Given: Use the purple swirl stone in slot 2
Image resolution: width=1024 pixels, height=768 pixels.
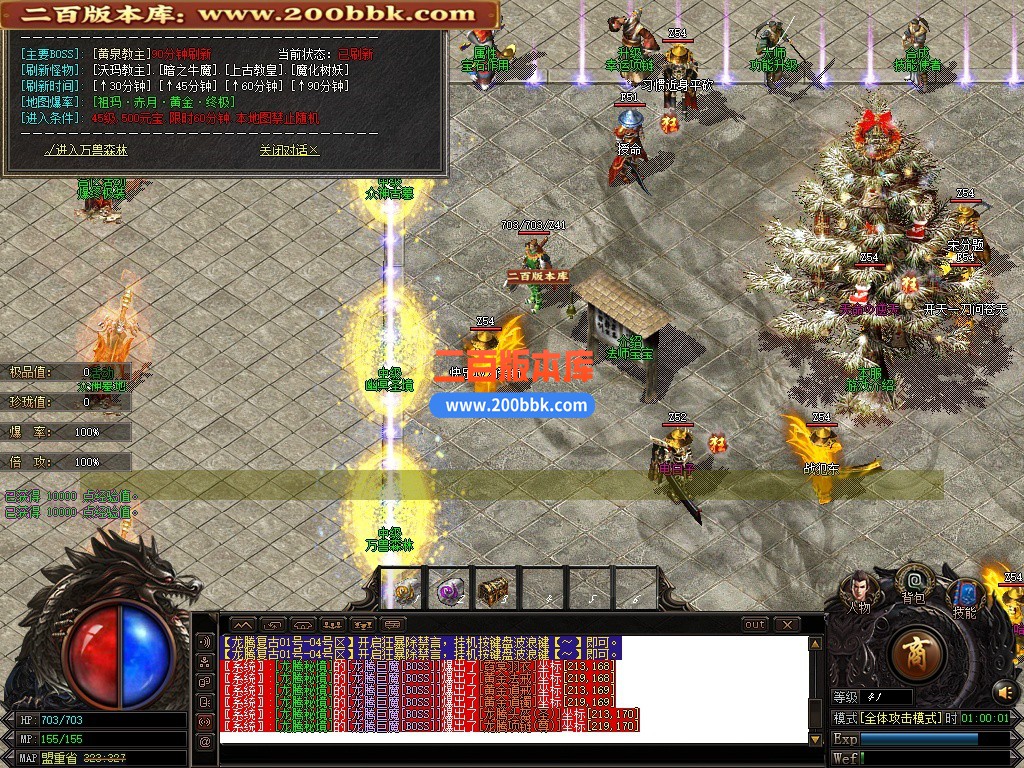Looking at the screenshot, I should click(449, 590).
